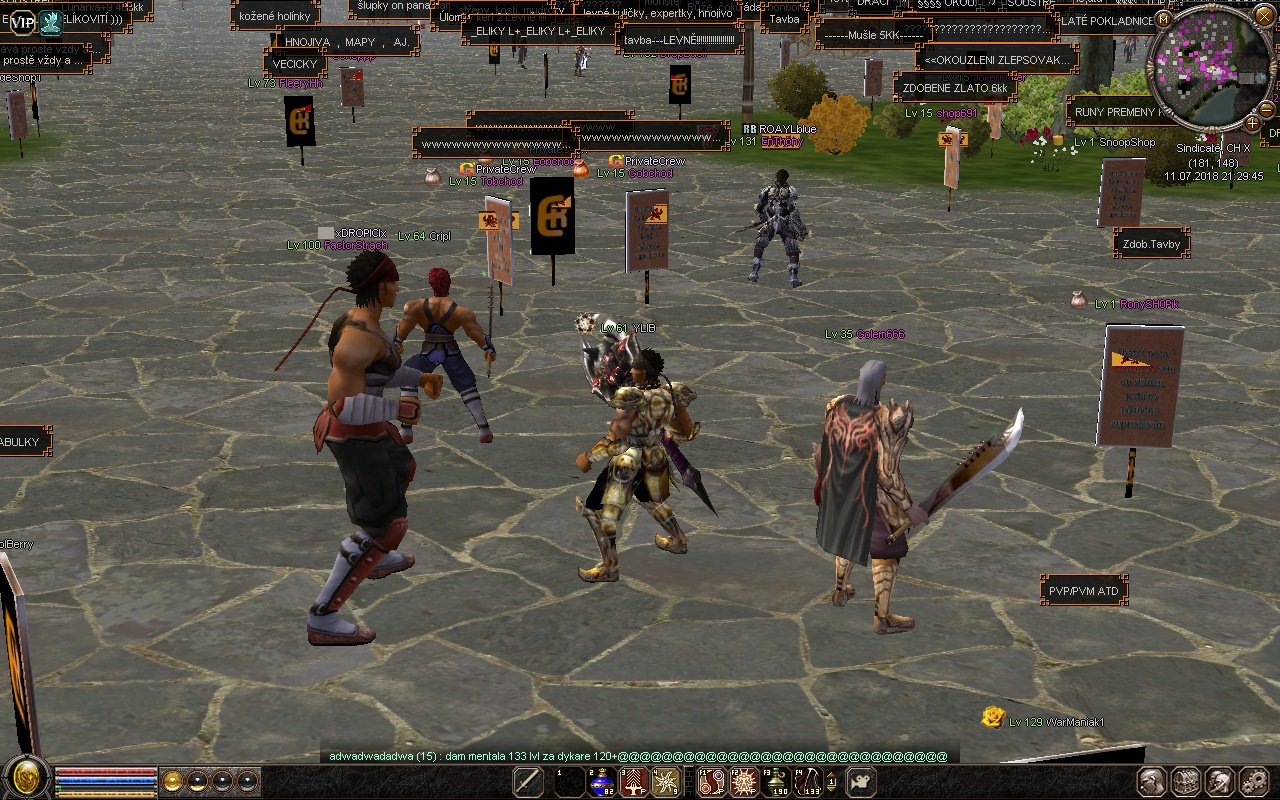Select the sword attack icon on the taskbar

pyautogui.click(x=527, y=782)
